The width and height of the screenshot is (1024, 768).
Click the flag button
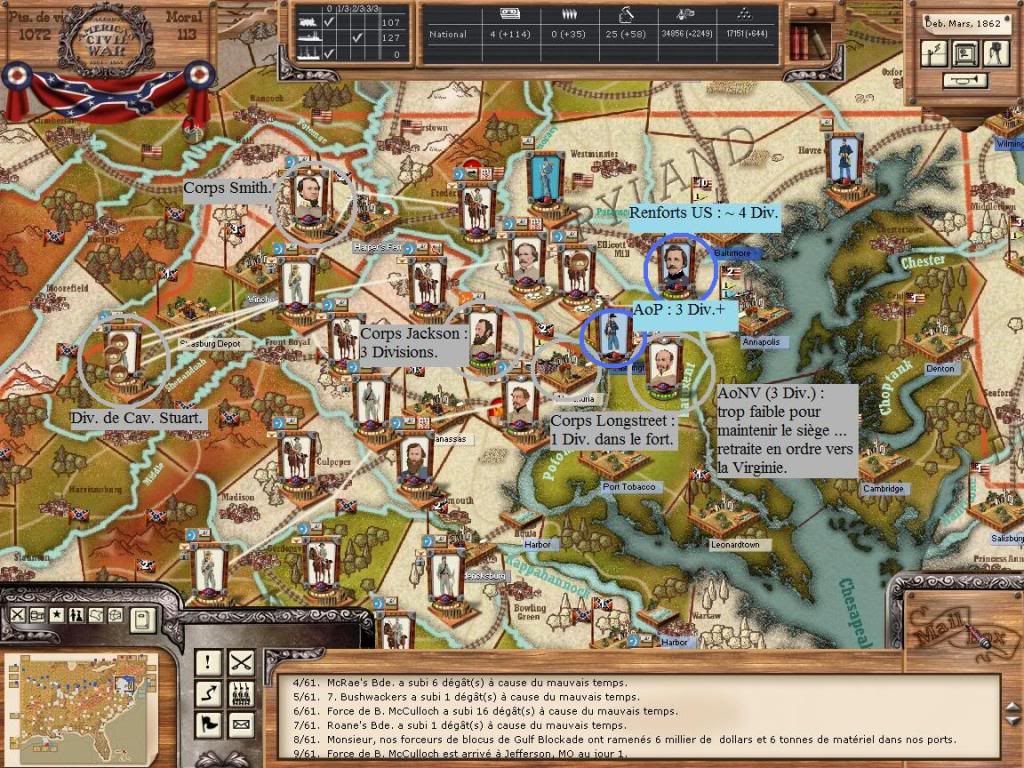tap(209, 723)
